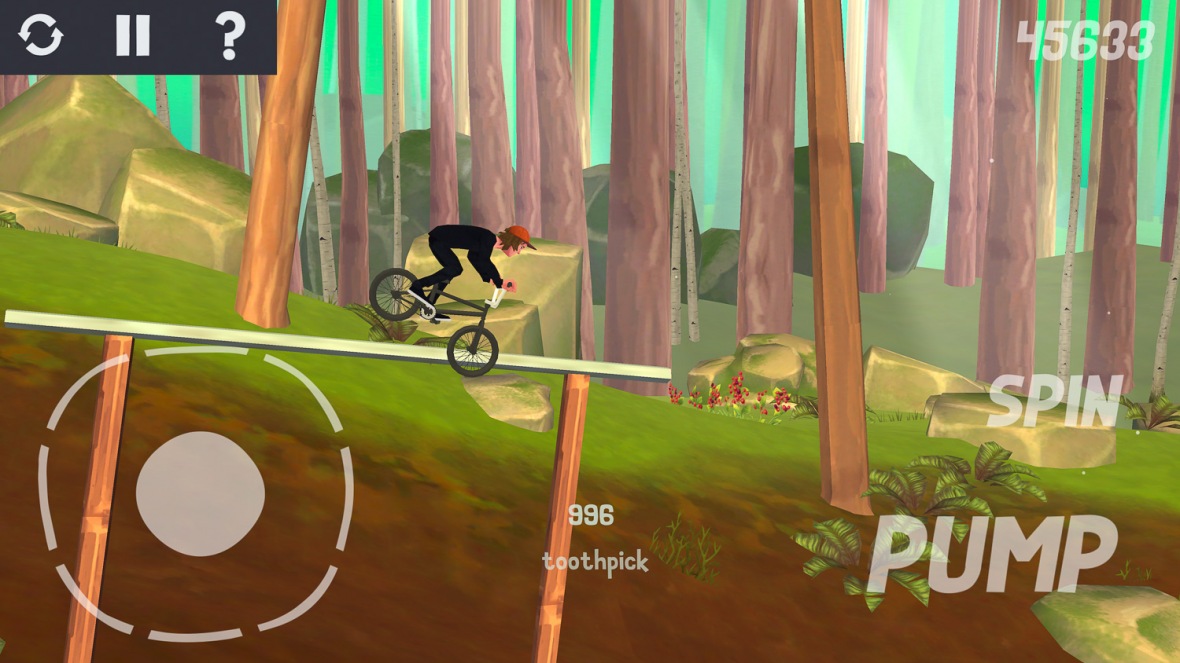Tap the virtual joystick's center knob
This screenshot has width=1180, height=663.
point(200,494)
